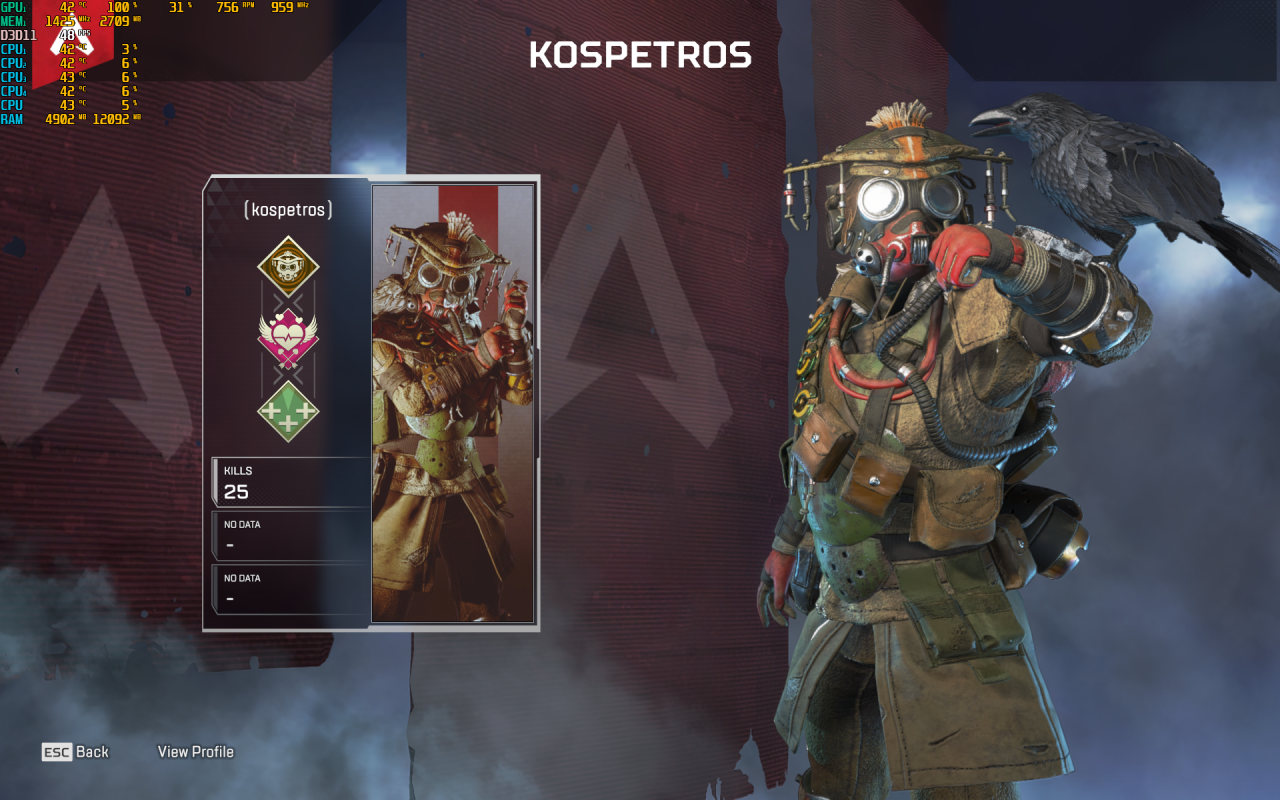The image size is (1280, 800).
Task: Click the pink winged heart badge
Action: pos(288,338)
